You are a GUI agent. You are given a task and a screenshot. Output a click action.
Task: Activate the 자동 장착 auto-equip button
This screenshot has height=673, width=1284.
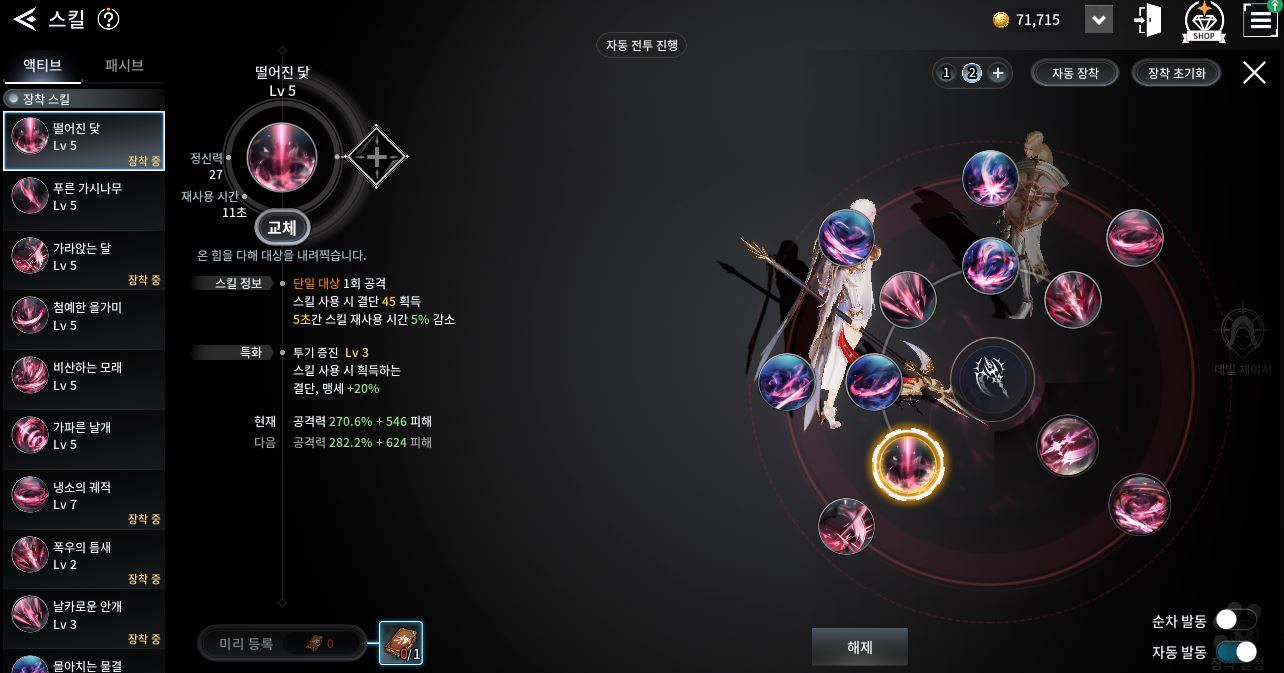[x=1075, y=73]
